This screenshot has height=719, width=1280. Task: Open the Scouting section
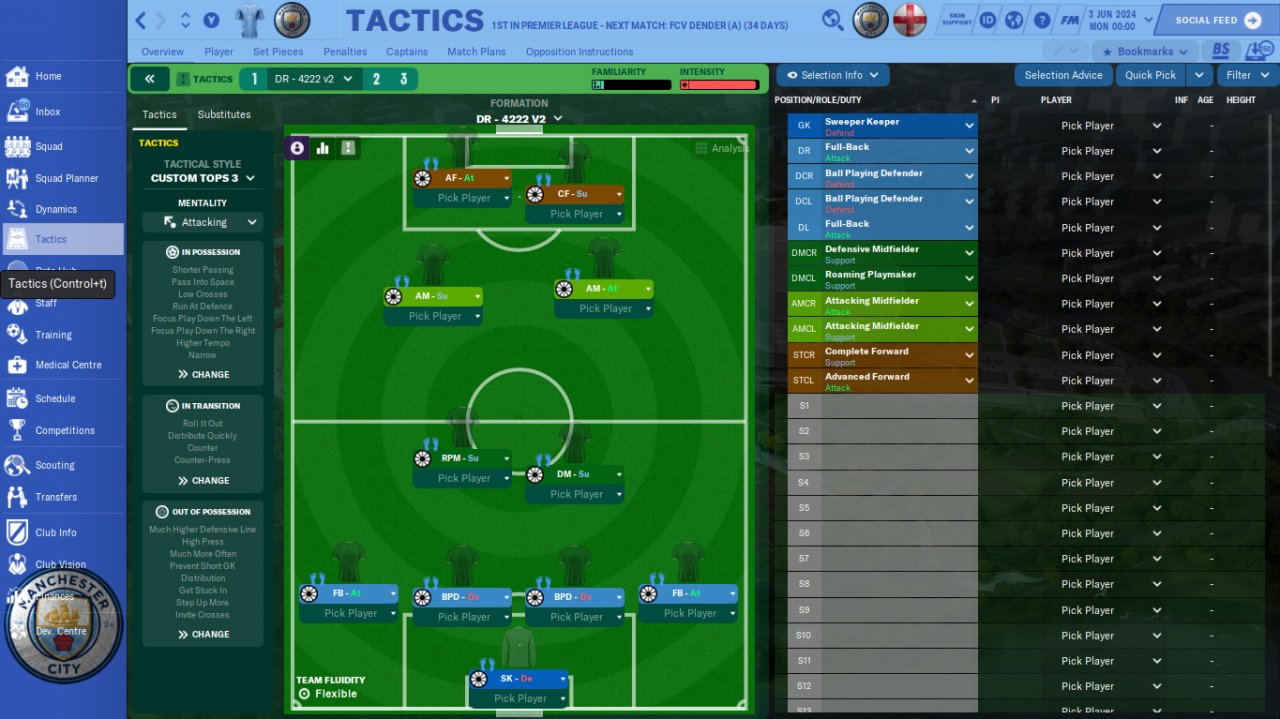point(54,465)
